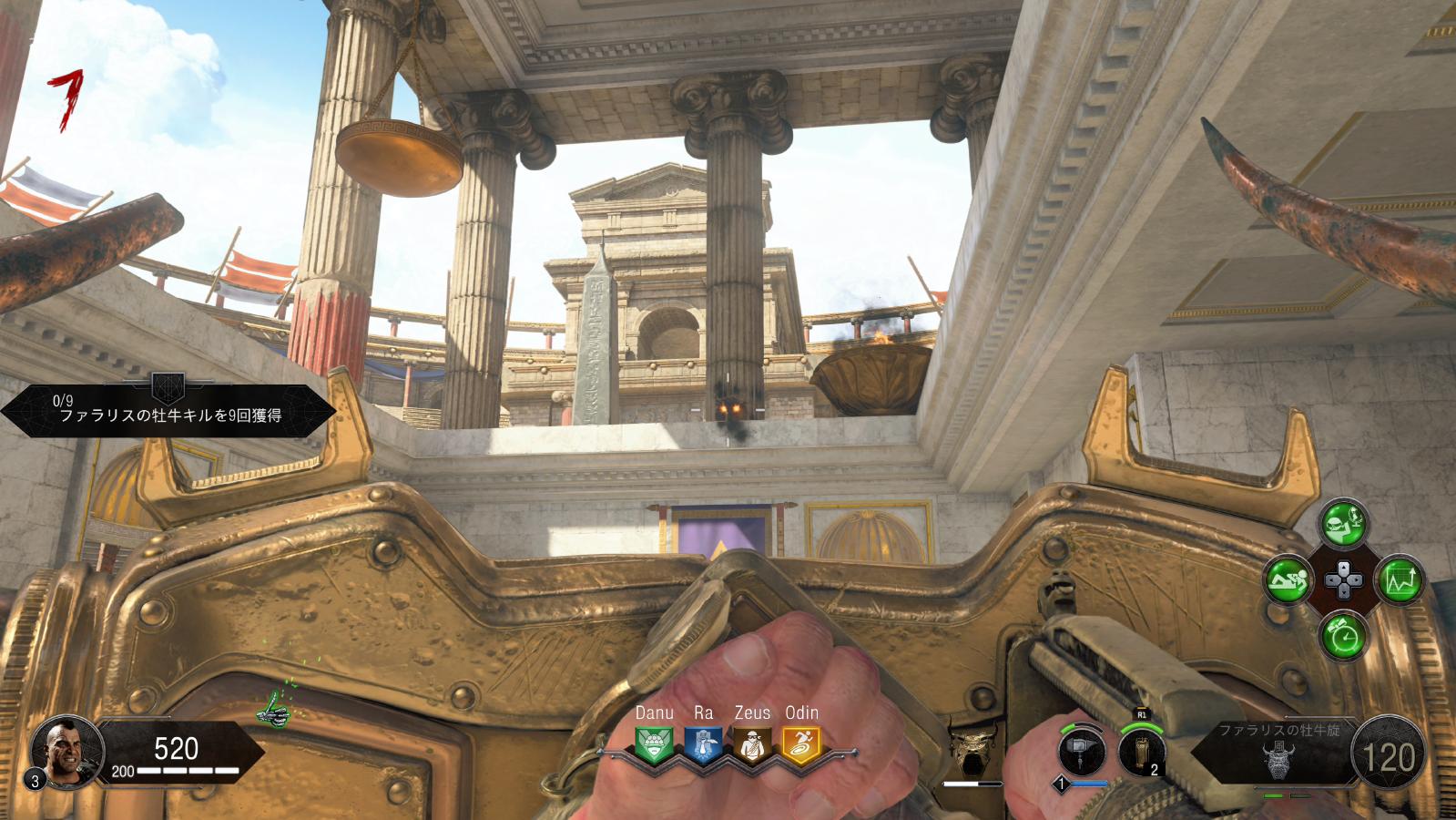Viewport: 1456px width, 820px height.
Task: Select the Danu perk icon
Action: 654,744
